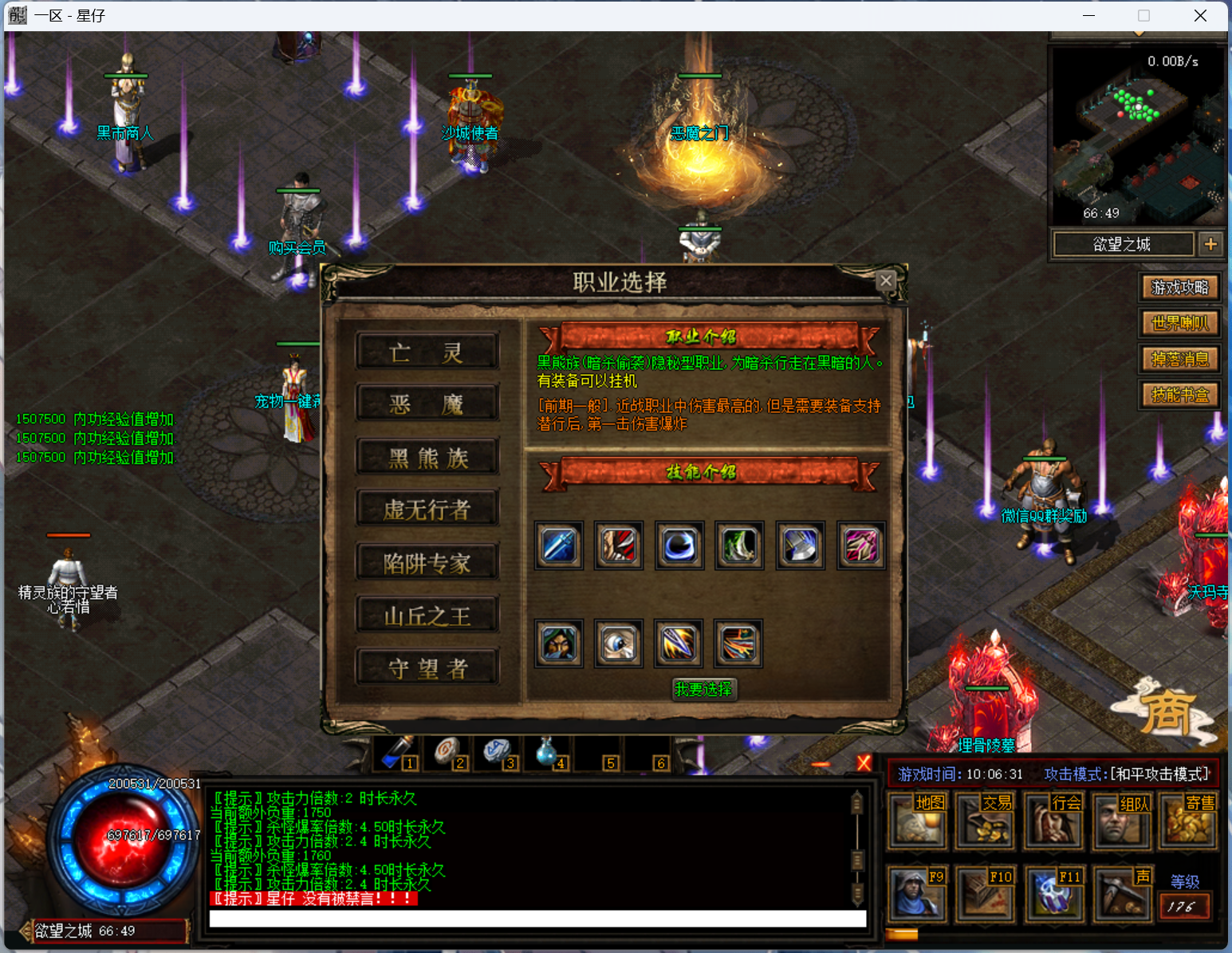
Task: Select the 虚无行者 class
Action: click(x=427, y=510)
